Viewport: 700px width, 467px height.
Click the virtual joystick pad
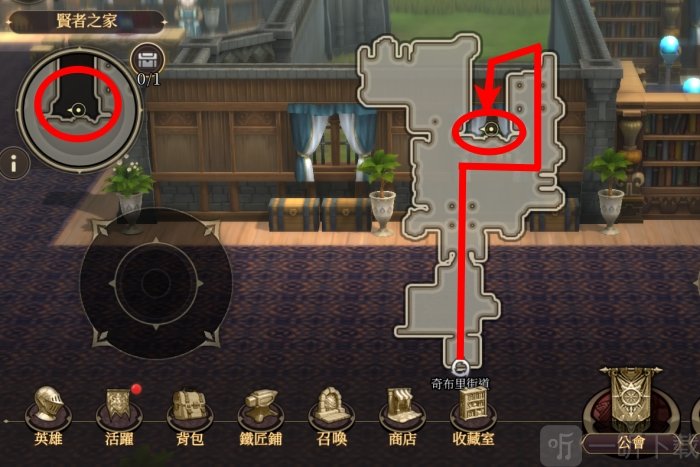pos(155,283)
